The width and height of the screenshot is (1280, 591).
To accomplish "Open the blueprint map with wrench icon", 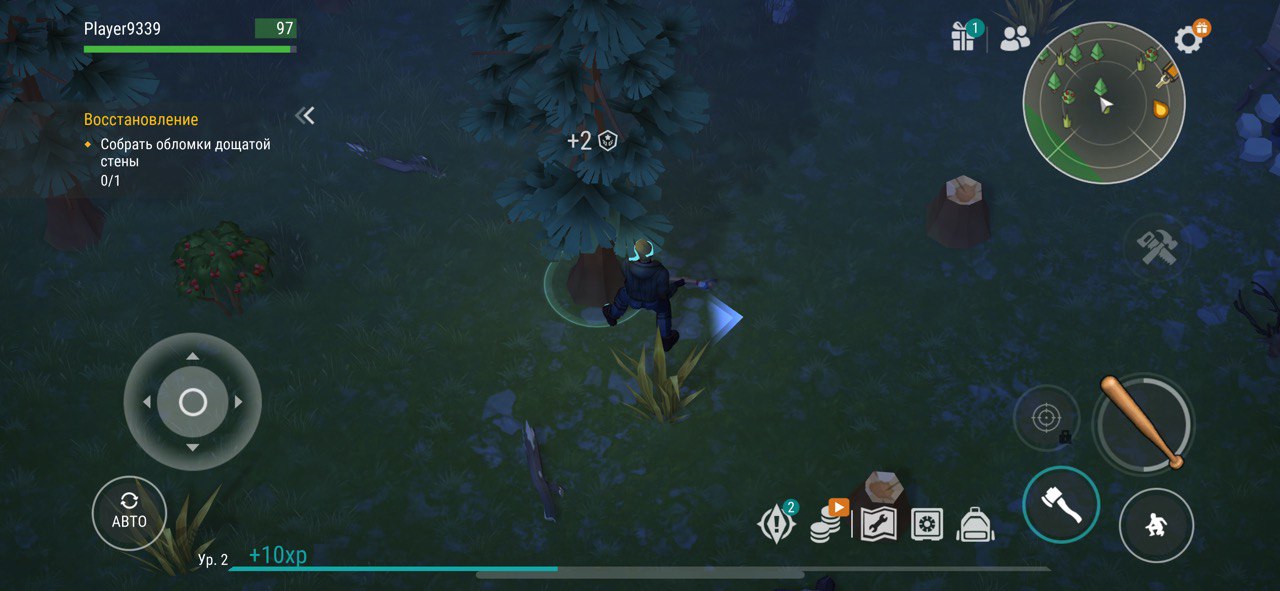I will coord(878,524).
